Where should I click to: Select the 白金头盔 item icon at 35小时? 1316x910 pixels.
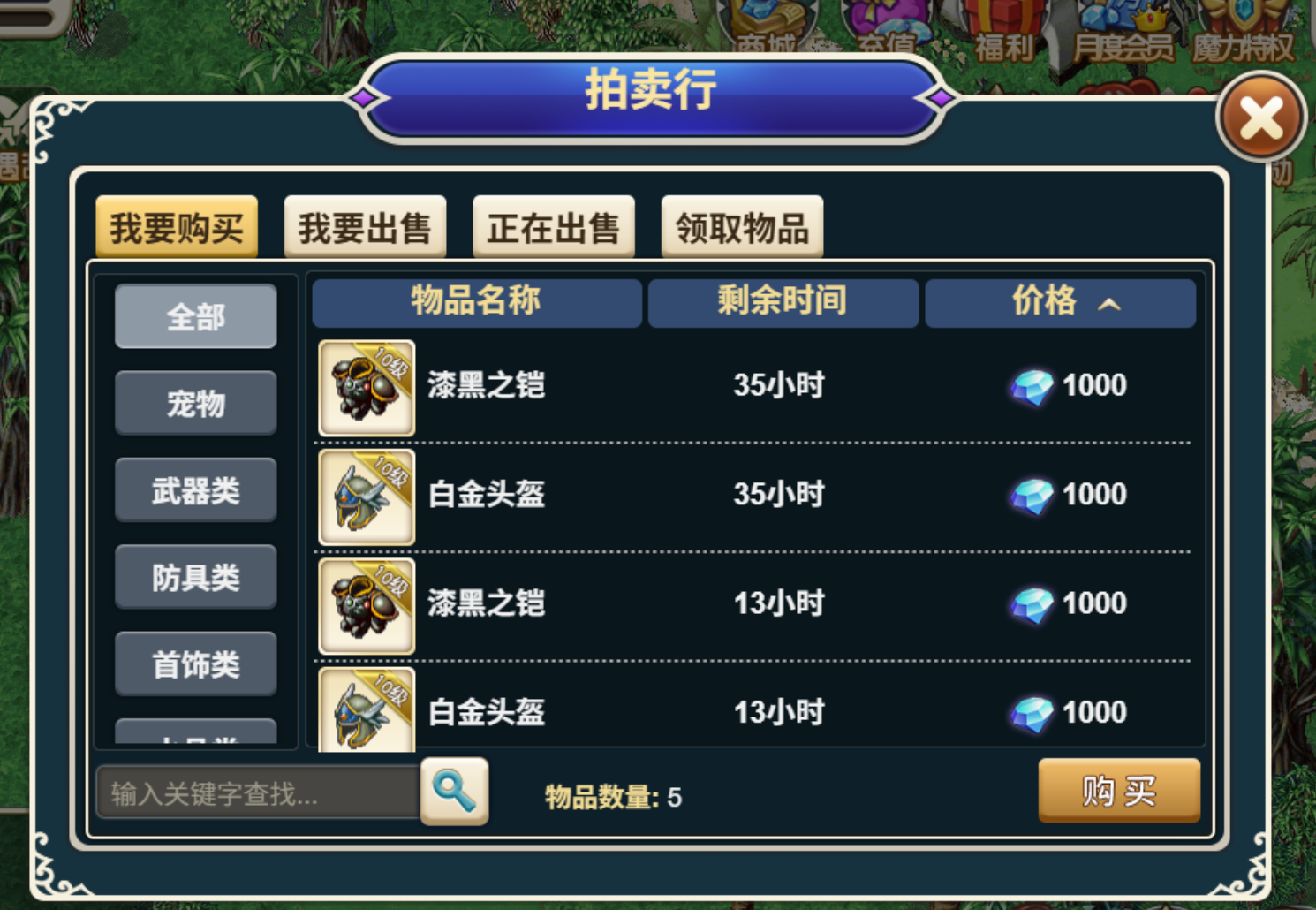pos(366,496)
